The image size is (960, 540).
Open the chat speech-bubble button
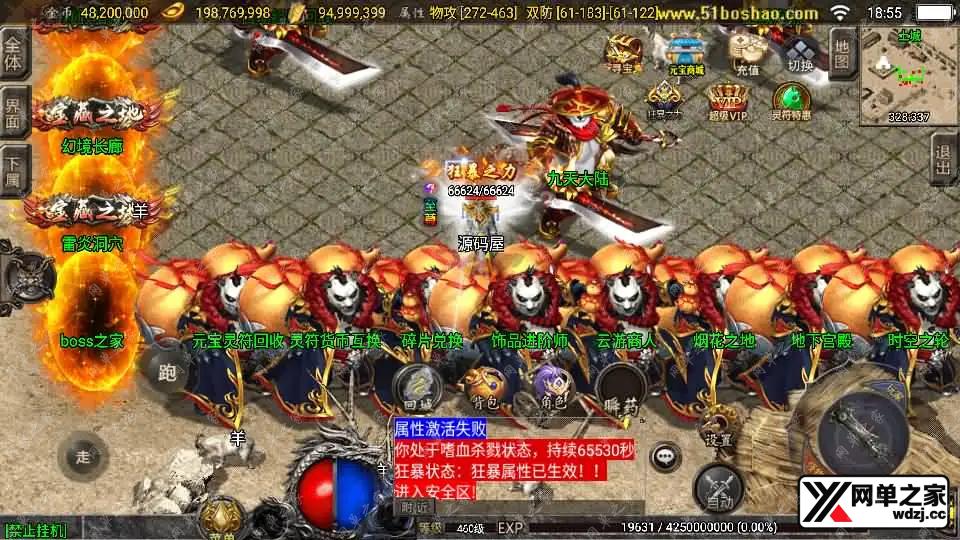[663, 457]
